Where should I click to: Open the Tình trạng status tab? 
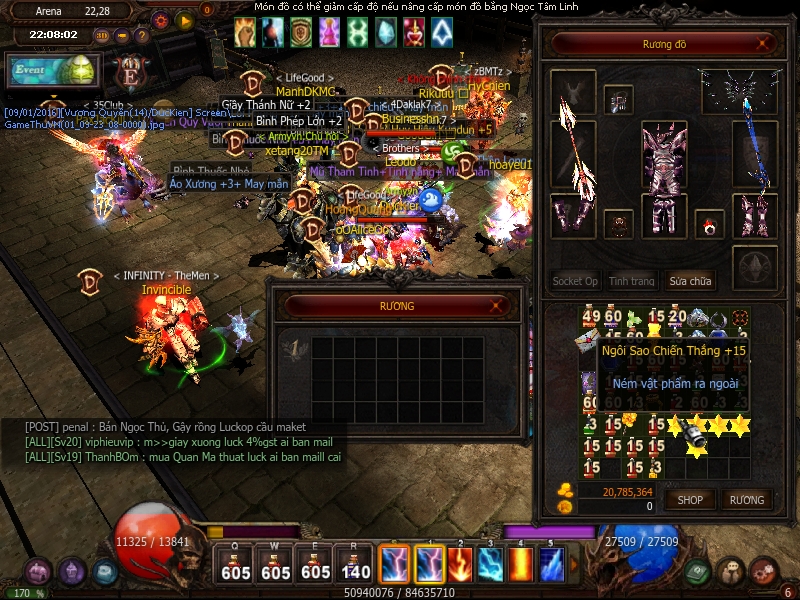pyautogui.click(x=632, y=281)
